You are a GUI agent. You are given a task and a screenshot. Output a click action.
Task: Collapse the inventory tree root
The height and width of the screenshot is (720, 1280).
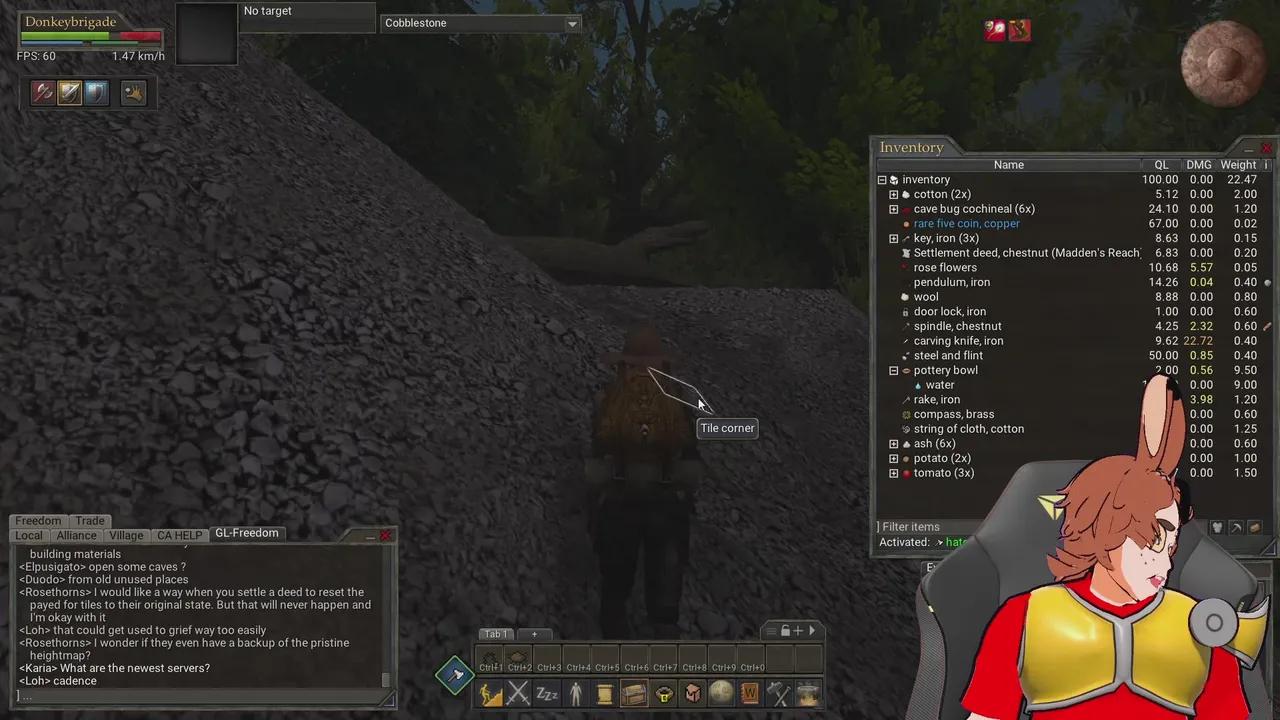881,179
